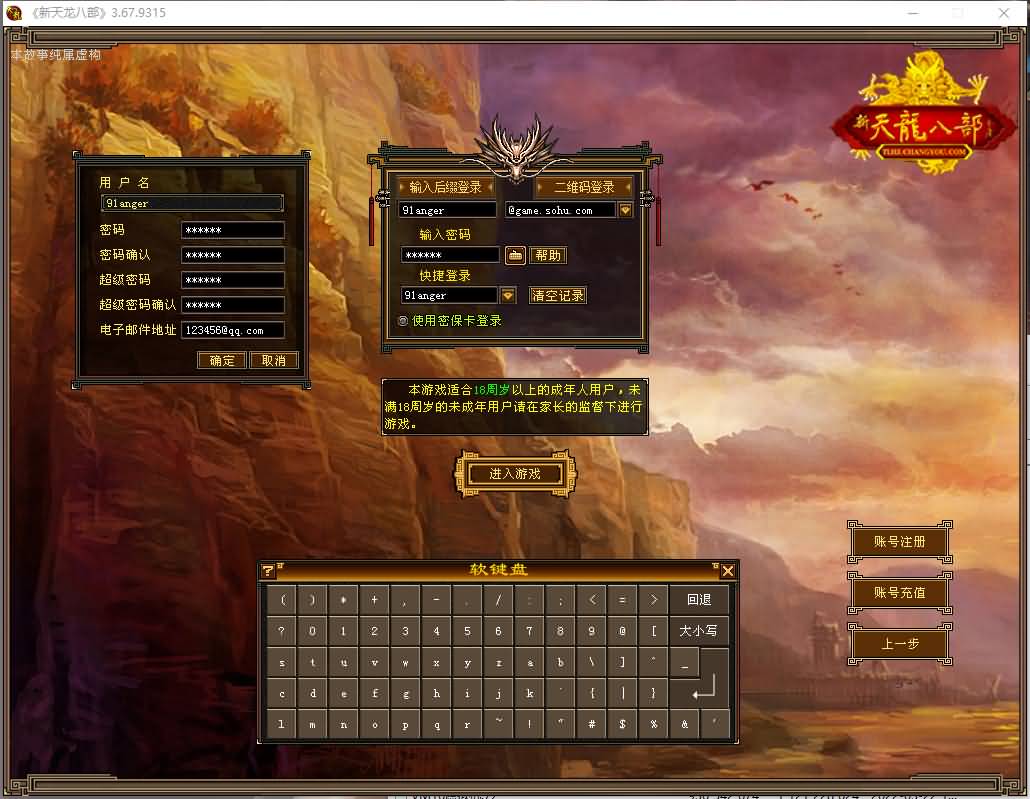Click the 用户名 username field in registration
1030x799 pixels.
[192, 203]
